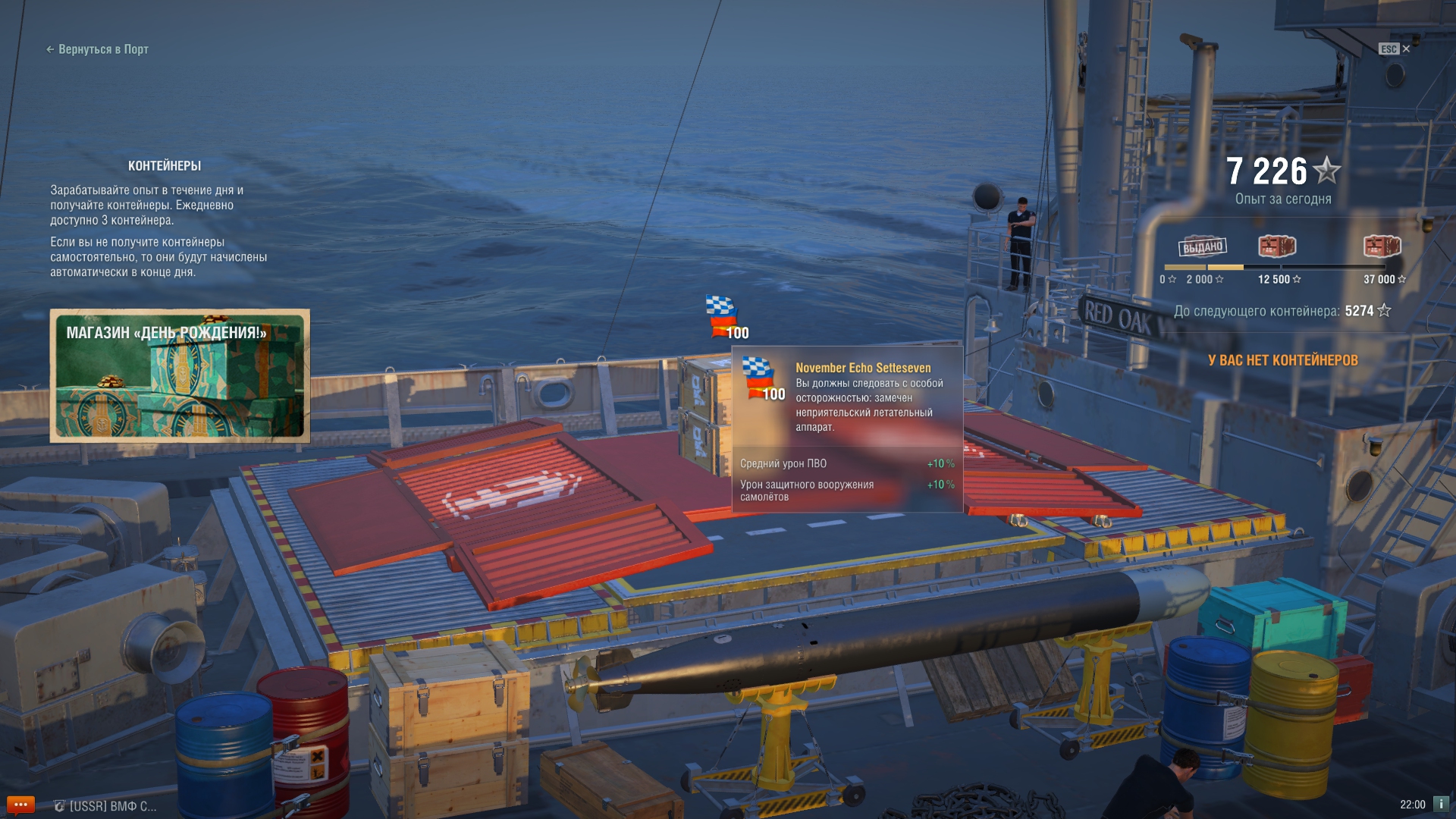Open the chat with the orange bubble button
Screen dimensions: 1456x819
20,805
